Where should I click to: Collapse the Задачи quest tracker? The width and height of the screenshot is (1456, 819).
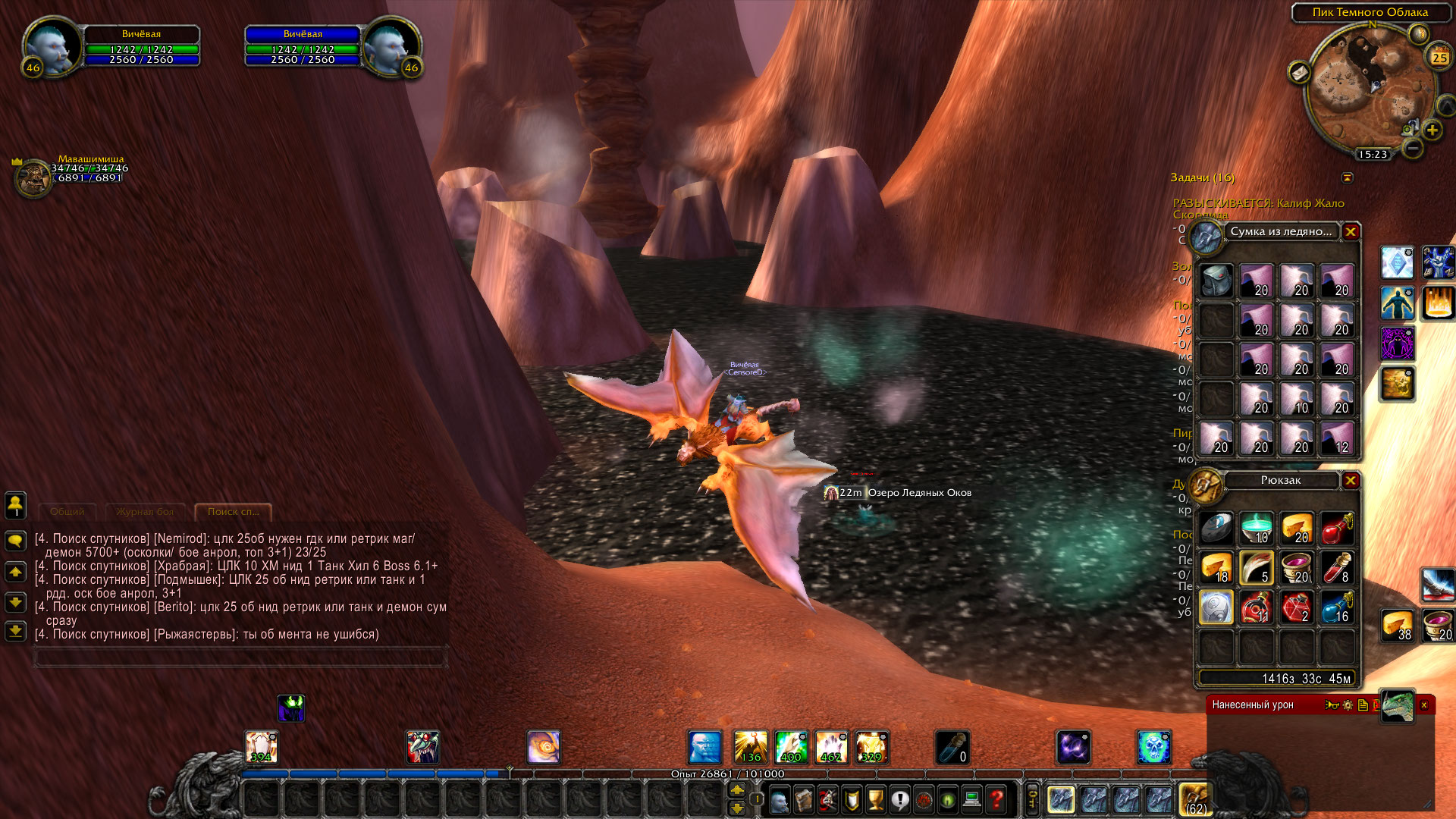tap(1348, 177)
